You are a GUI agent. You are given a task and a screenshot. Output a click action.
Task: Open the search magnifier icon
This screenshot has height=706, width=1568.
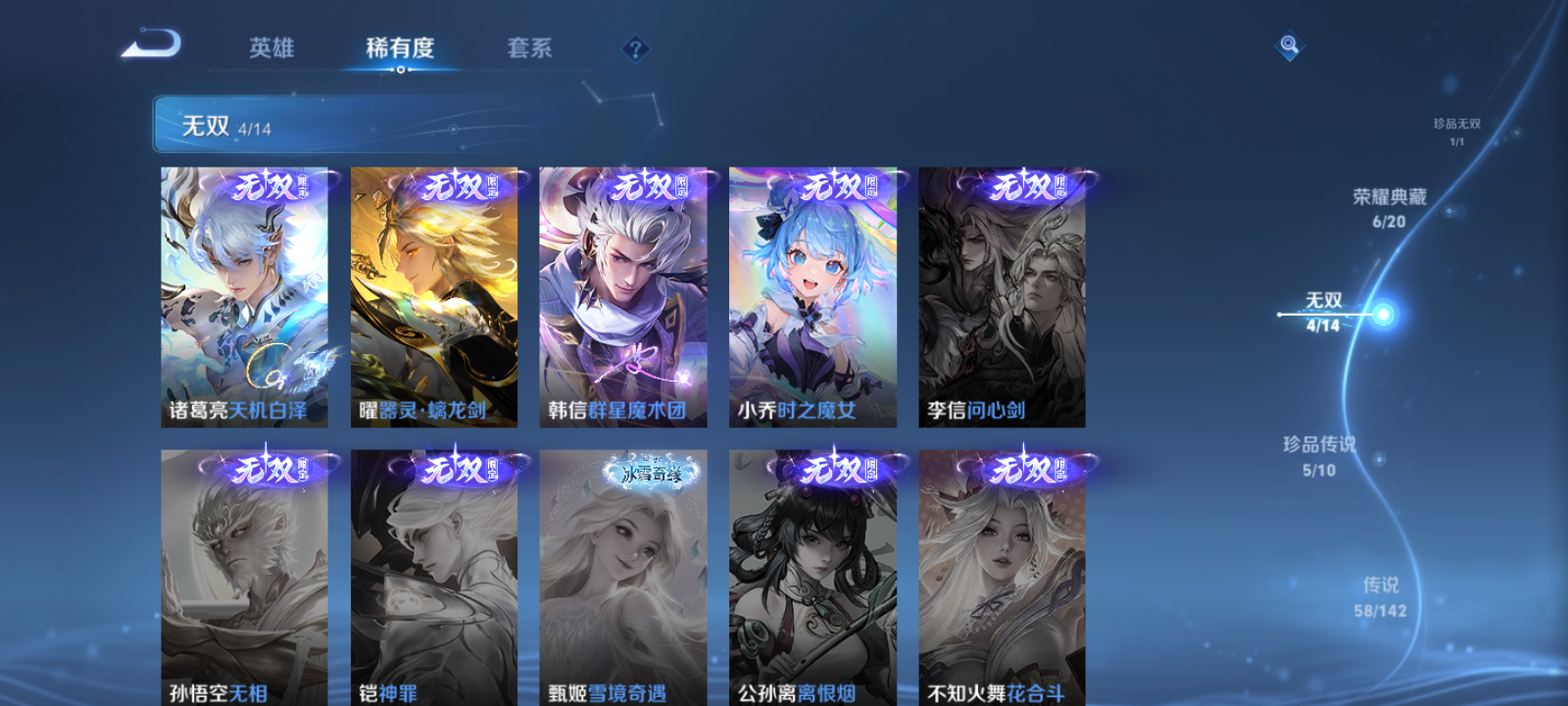(x=1288, y=43)
